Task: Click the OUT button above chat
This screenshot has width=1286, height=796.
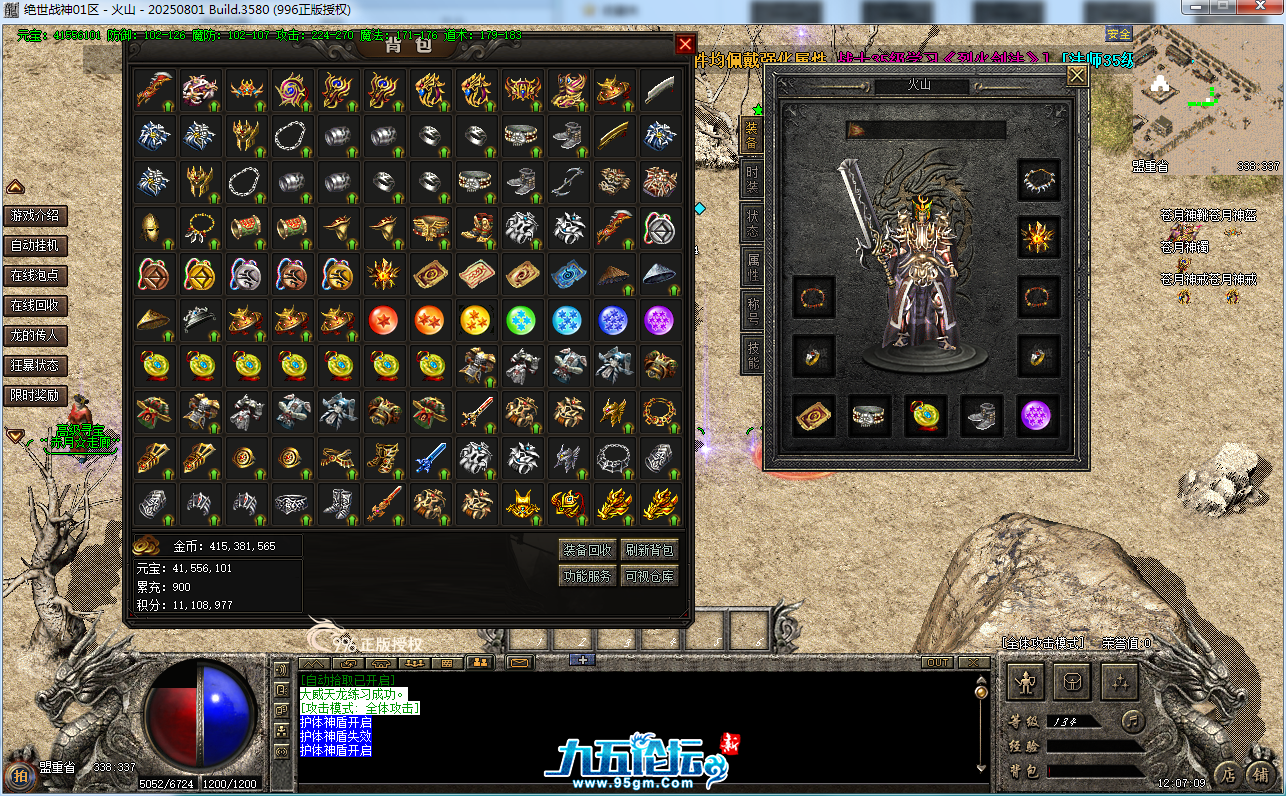Action: (938, 663)
